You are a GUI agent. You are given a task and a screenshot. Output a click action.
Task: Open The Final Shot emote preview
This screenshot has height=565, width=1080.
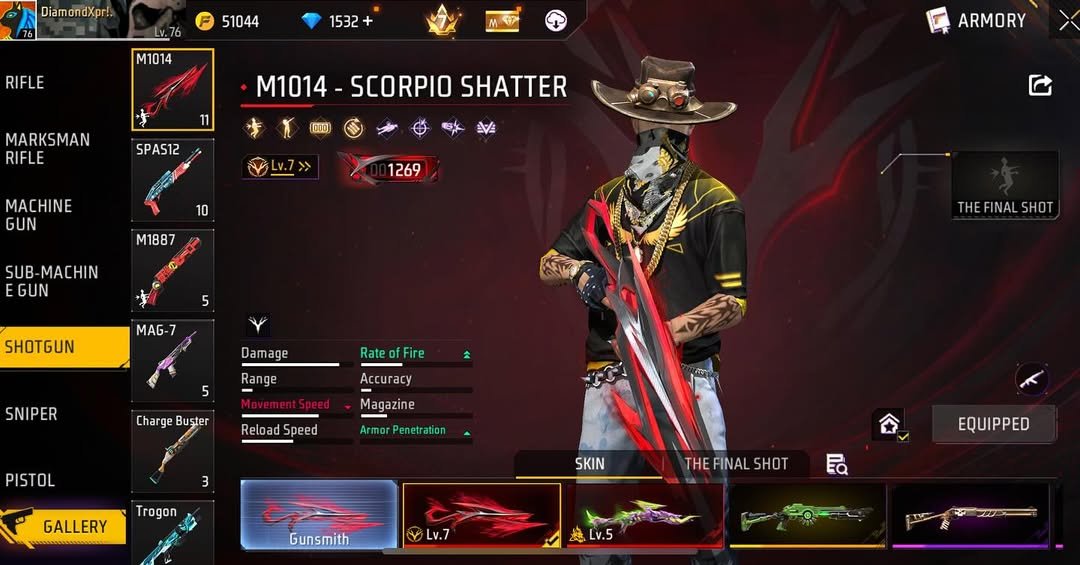1005,185
